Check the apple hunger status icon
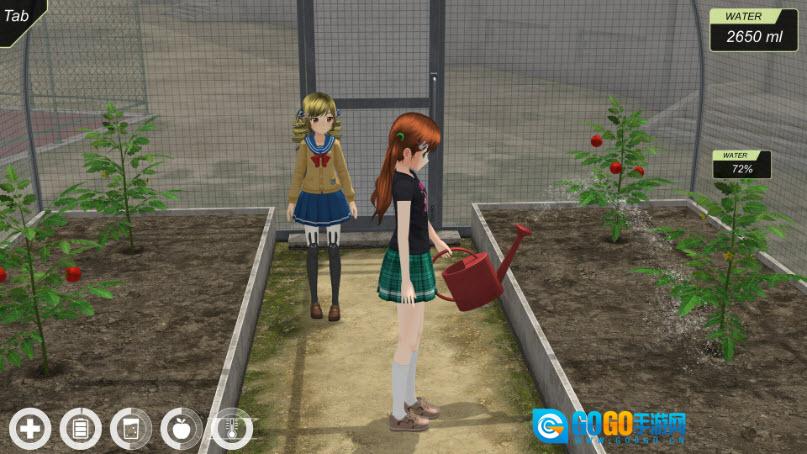 [x=181, y=429]
